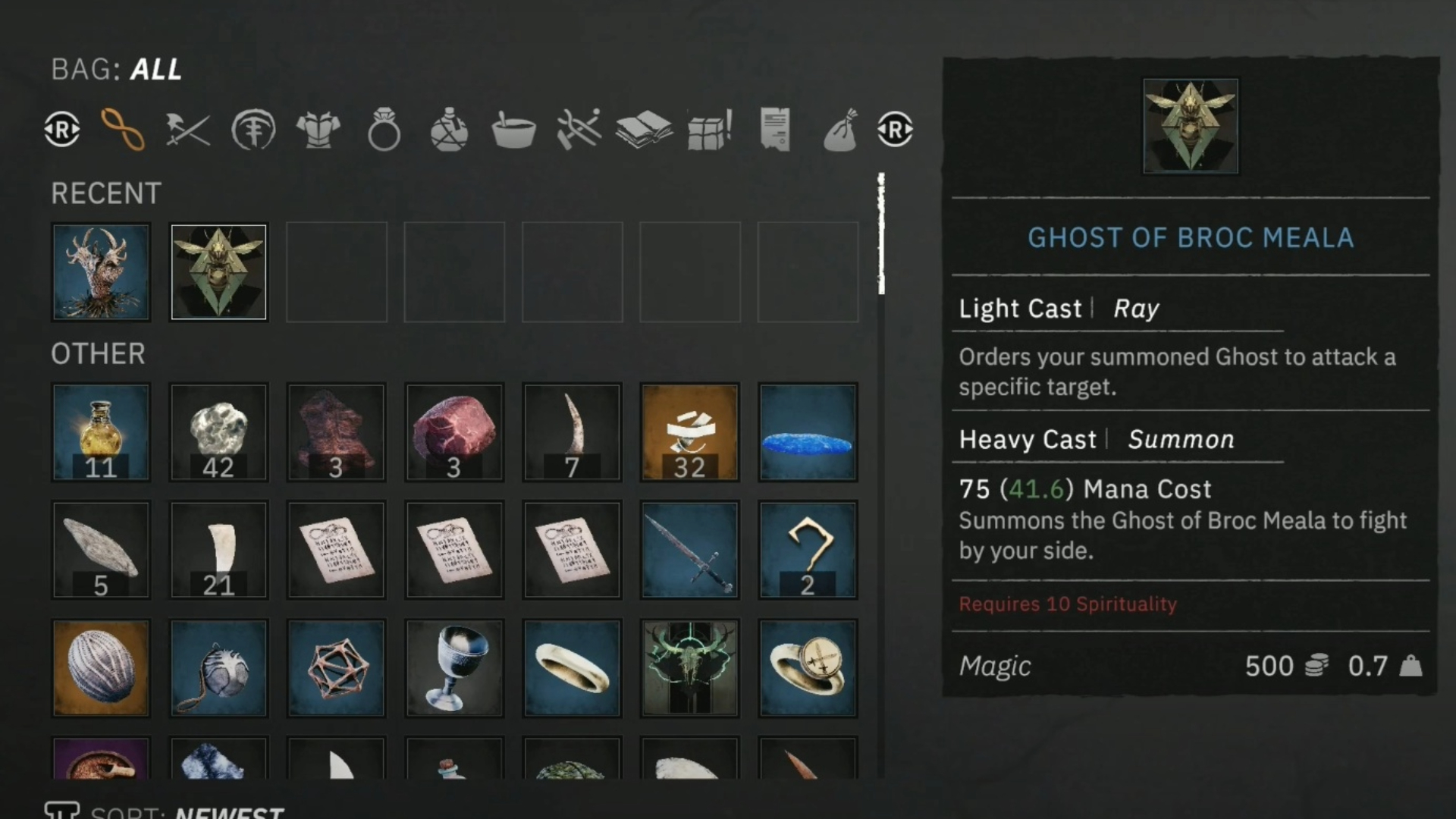The height and width of the screenshot is (819, 1456).
Task: Open the food bowl category tab
Action: (513, 130)
